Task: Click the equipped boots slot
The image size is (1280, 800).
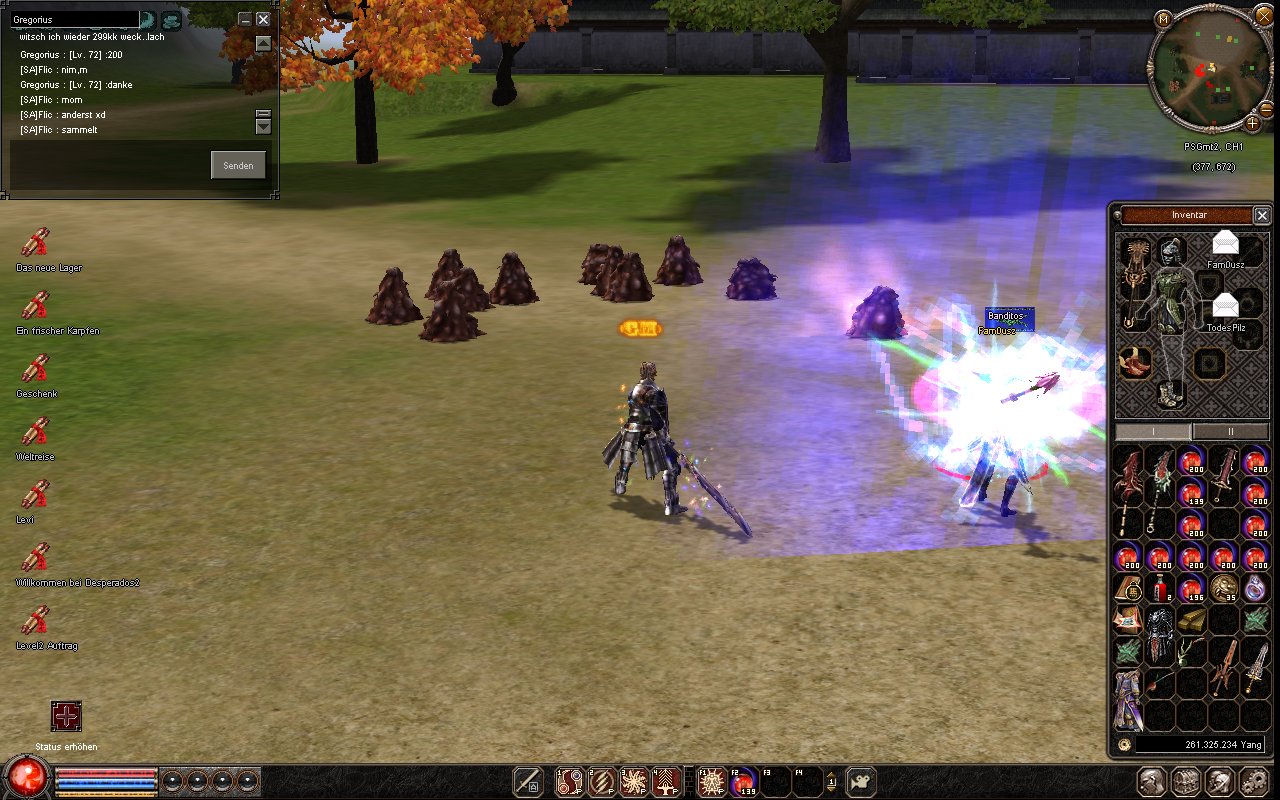Action: pos(1168,392)
